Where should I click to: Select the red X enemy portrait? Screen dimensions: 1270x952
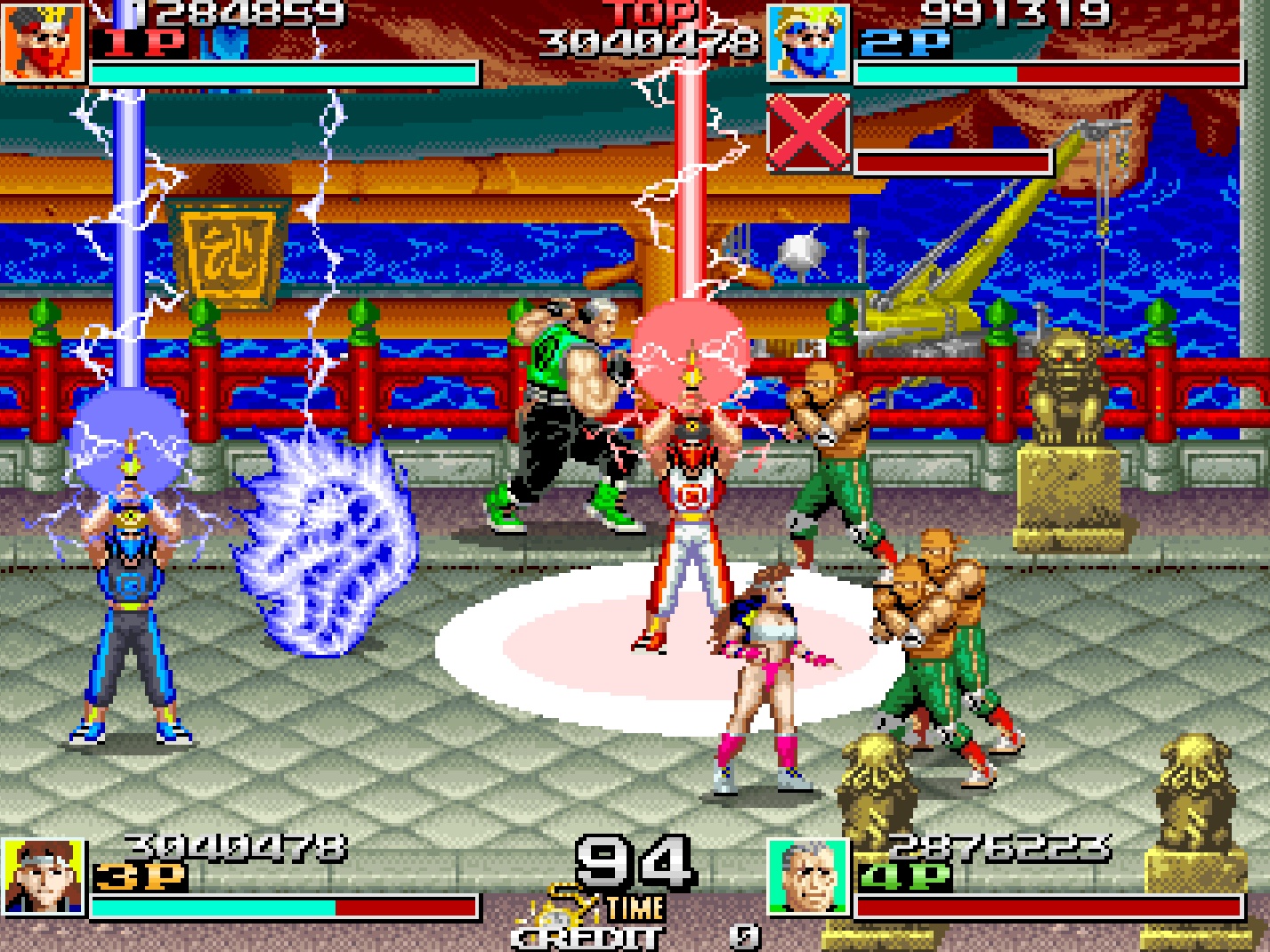click(808, 133)
